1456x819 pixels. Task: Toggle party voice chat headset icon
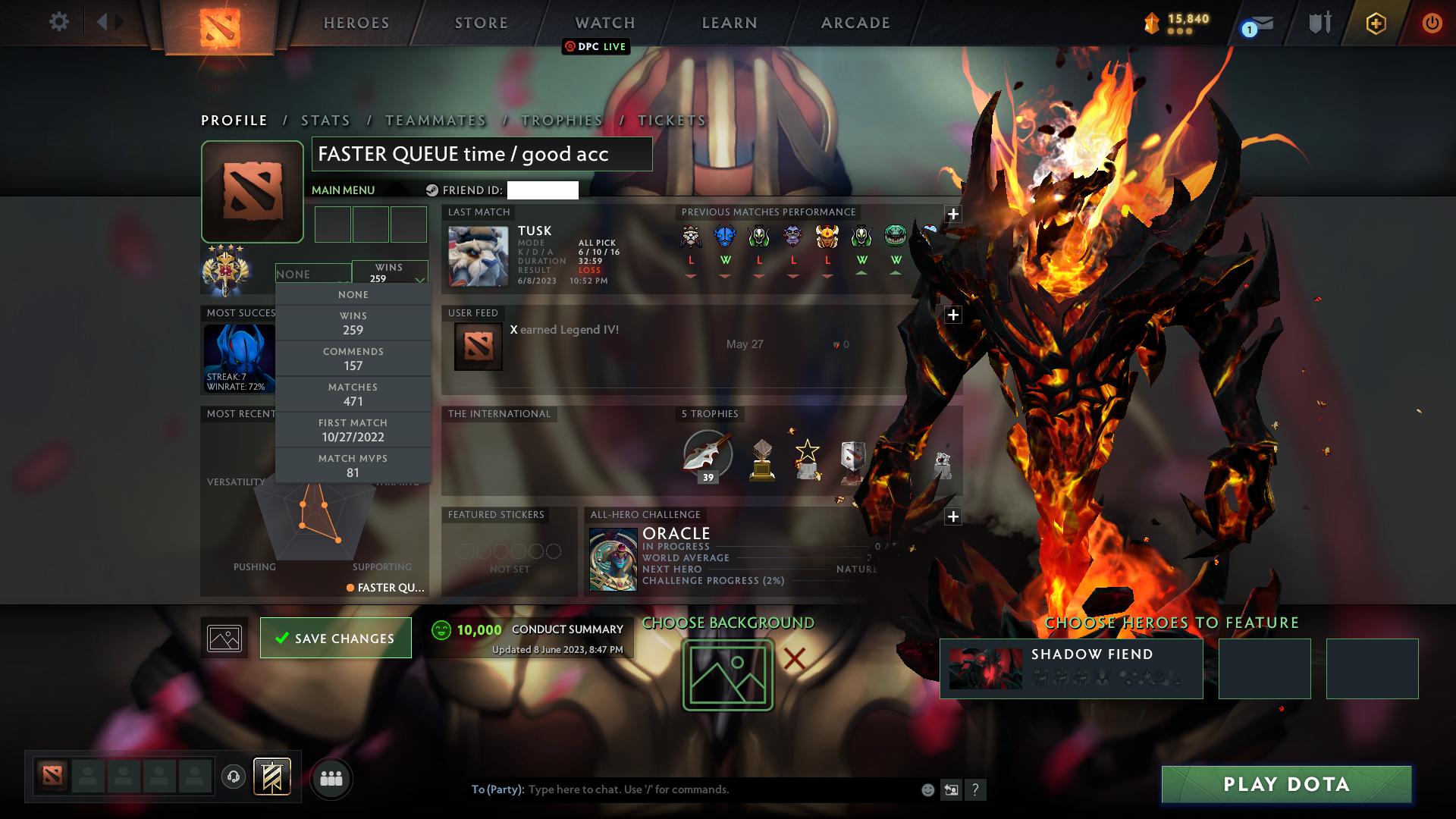(233, 778)
